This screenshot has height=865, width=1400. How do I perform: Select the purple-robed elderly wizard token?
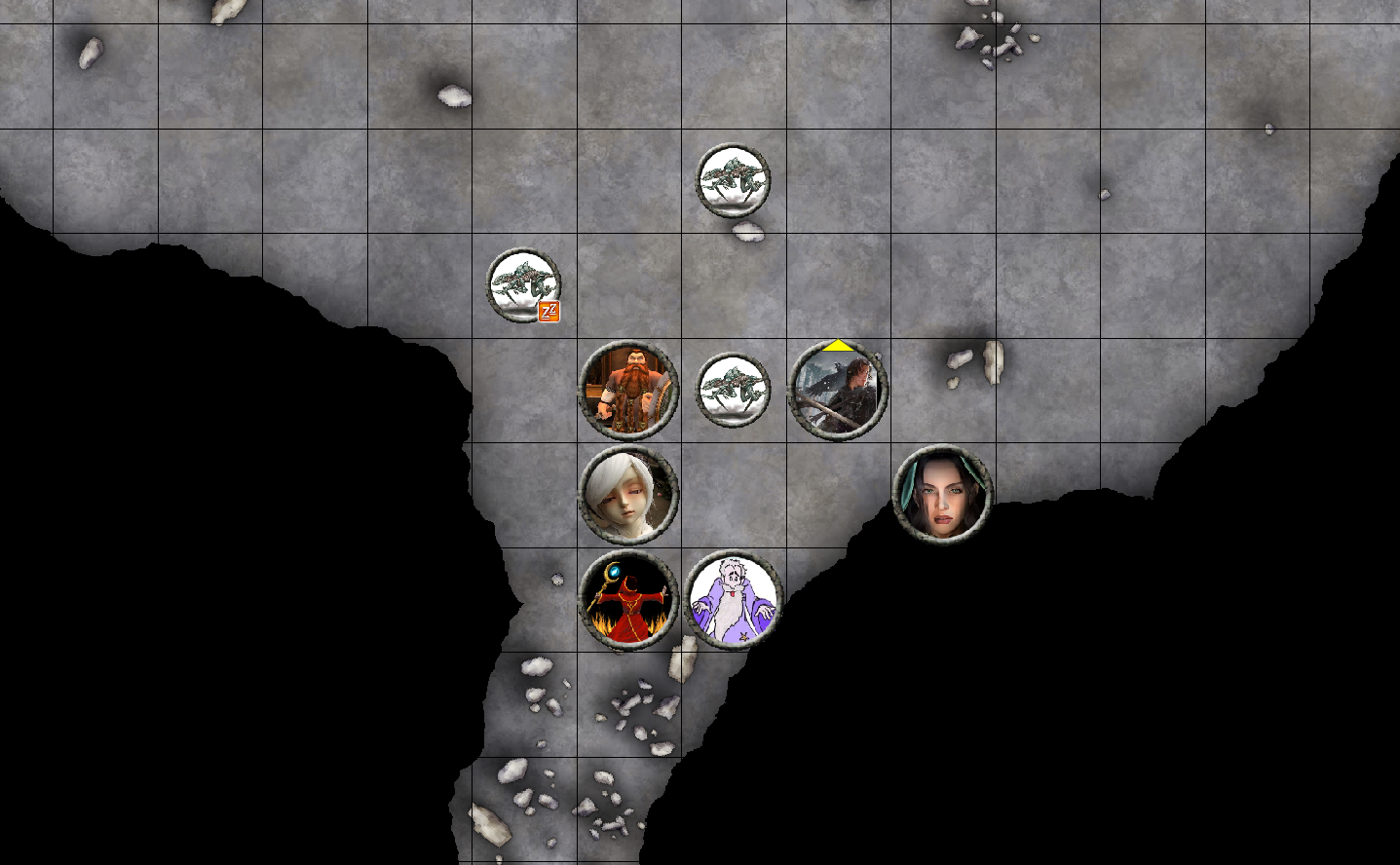click(733, 599)
